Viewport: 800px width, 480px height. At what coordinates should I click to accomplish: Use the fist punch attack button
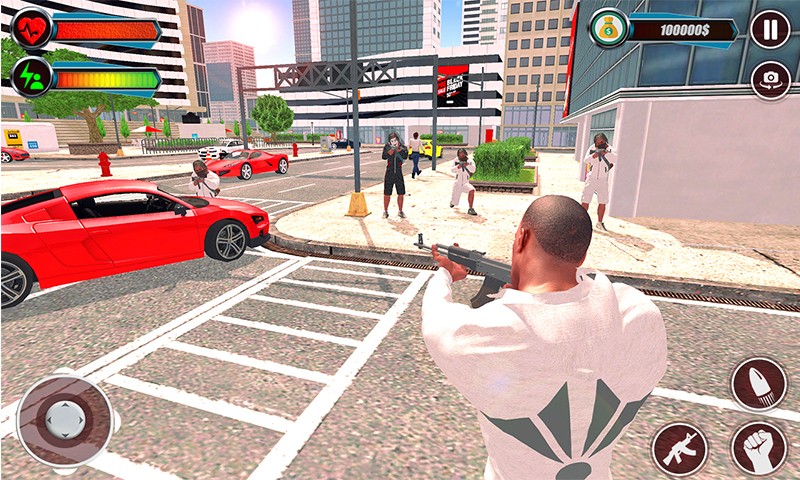(x=758, y=447)
